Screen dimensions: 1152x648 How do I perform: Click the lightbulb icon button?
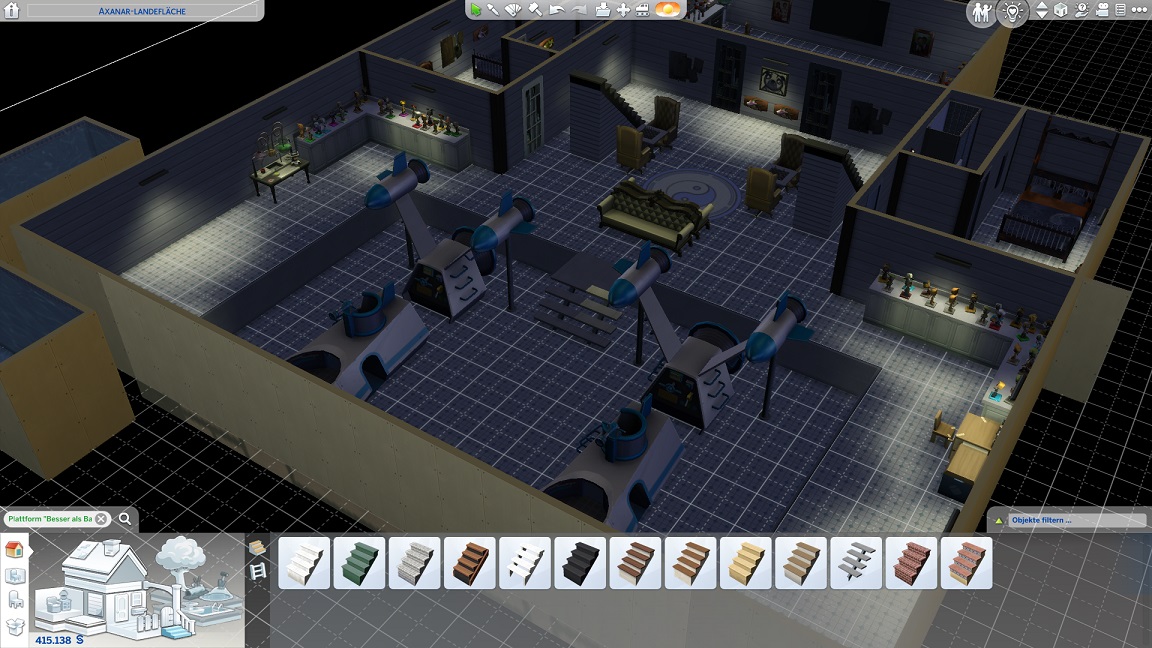click(x=1012, y=12)
